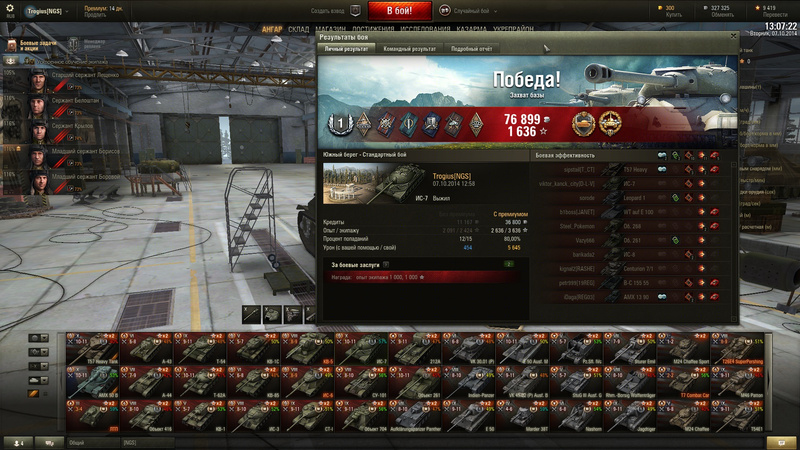Start battle with the red 'В бой!' button
This screenshot has height=450, width=800.
400,10
